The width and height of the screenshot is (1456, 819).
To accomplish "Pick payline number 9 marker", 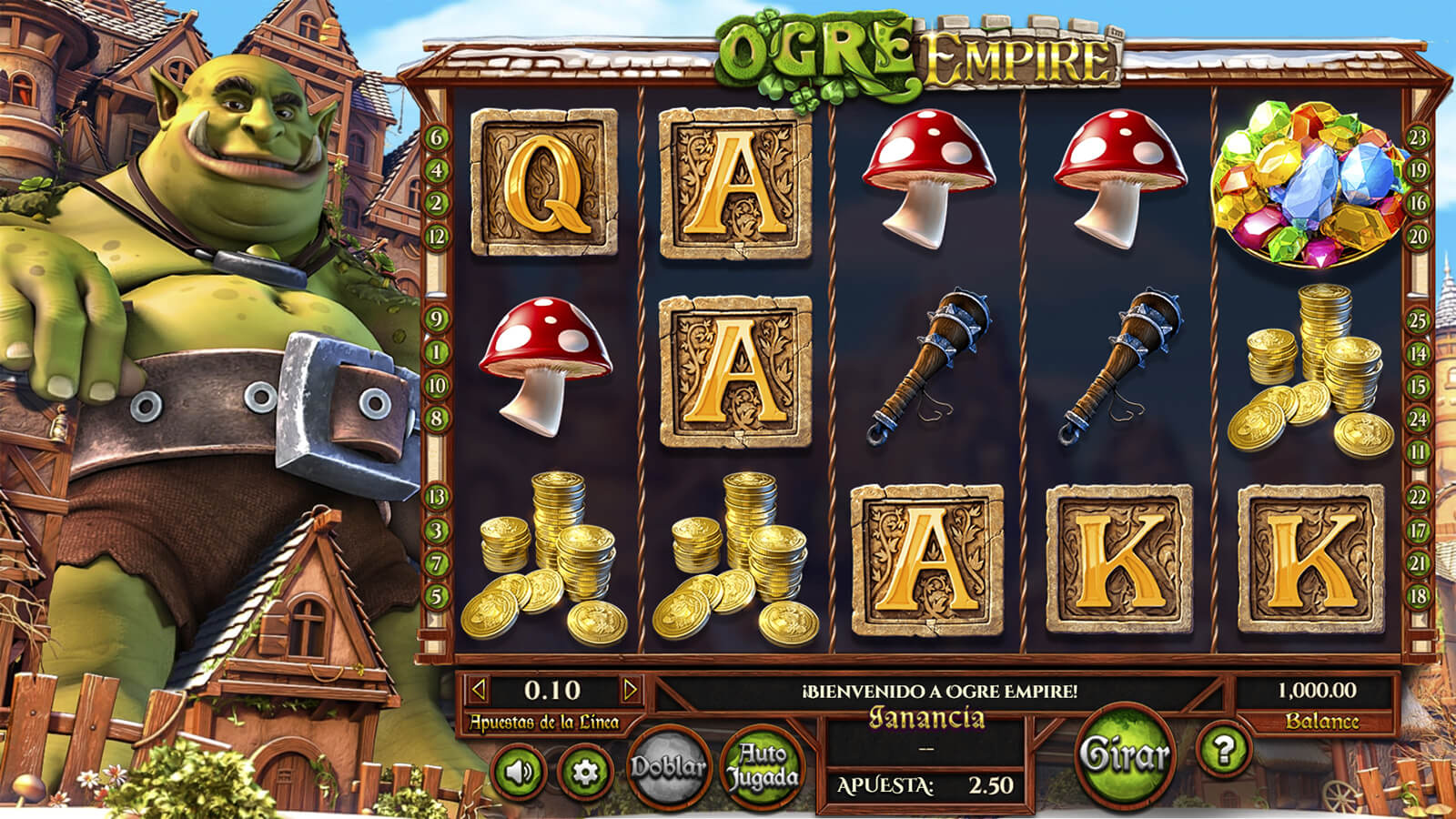I will click(437, 319).
